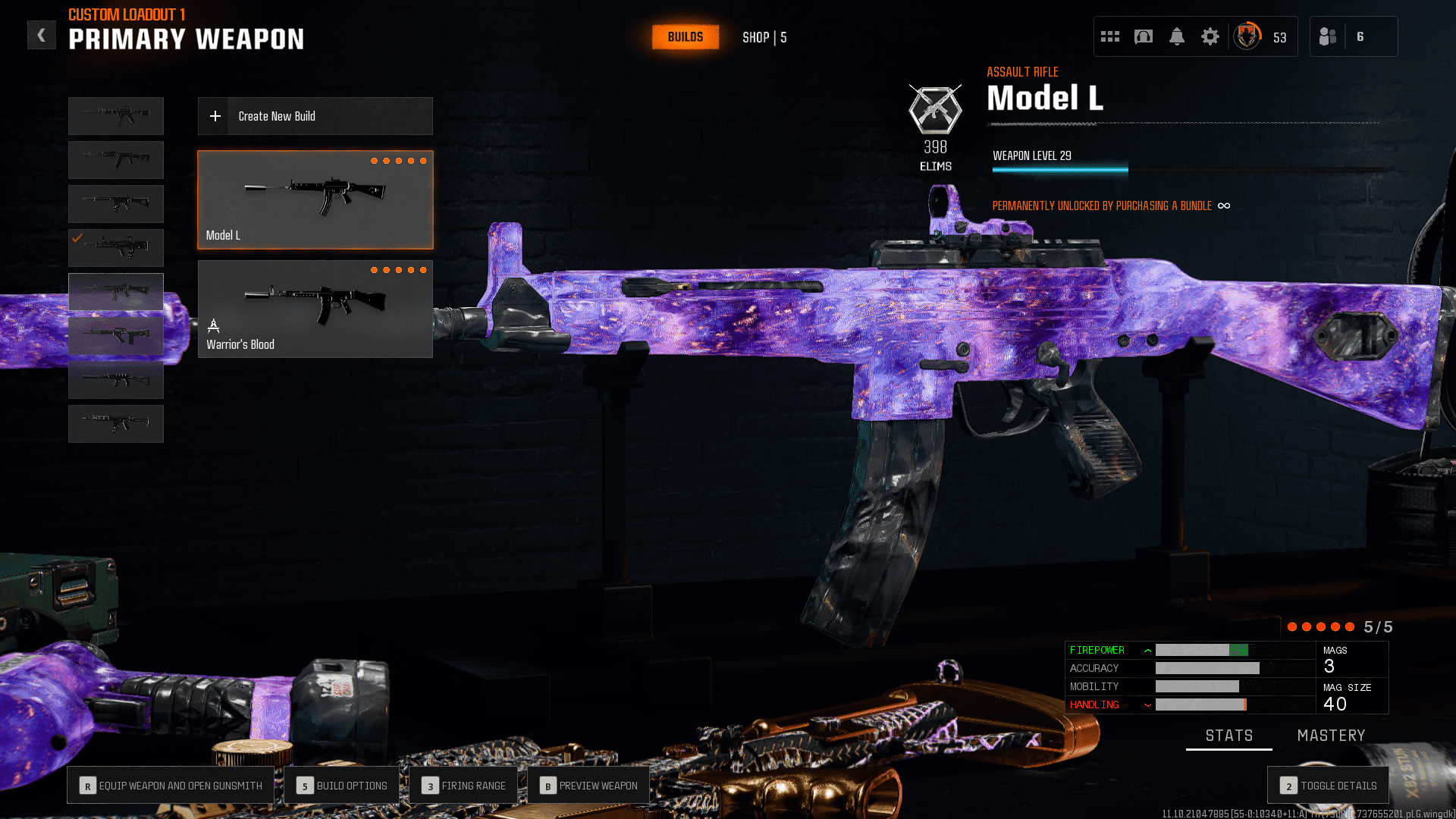
Task: Go back using the top-left arrow
Action: pos(42,35)
